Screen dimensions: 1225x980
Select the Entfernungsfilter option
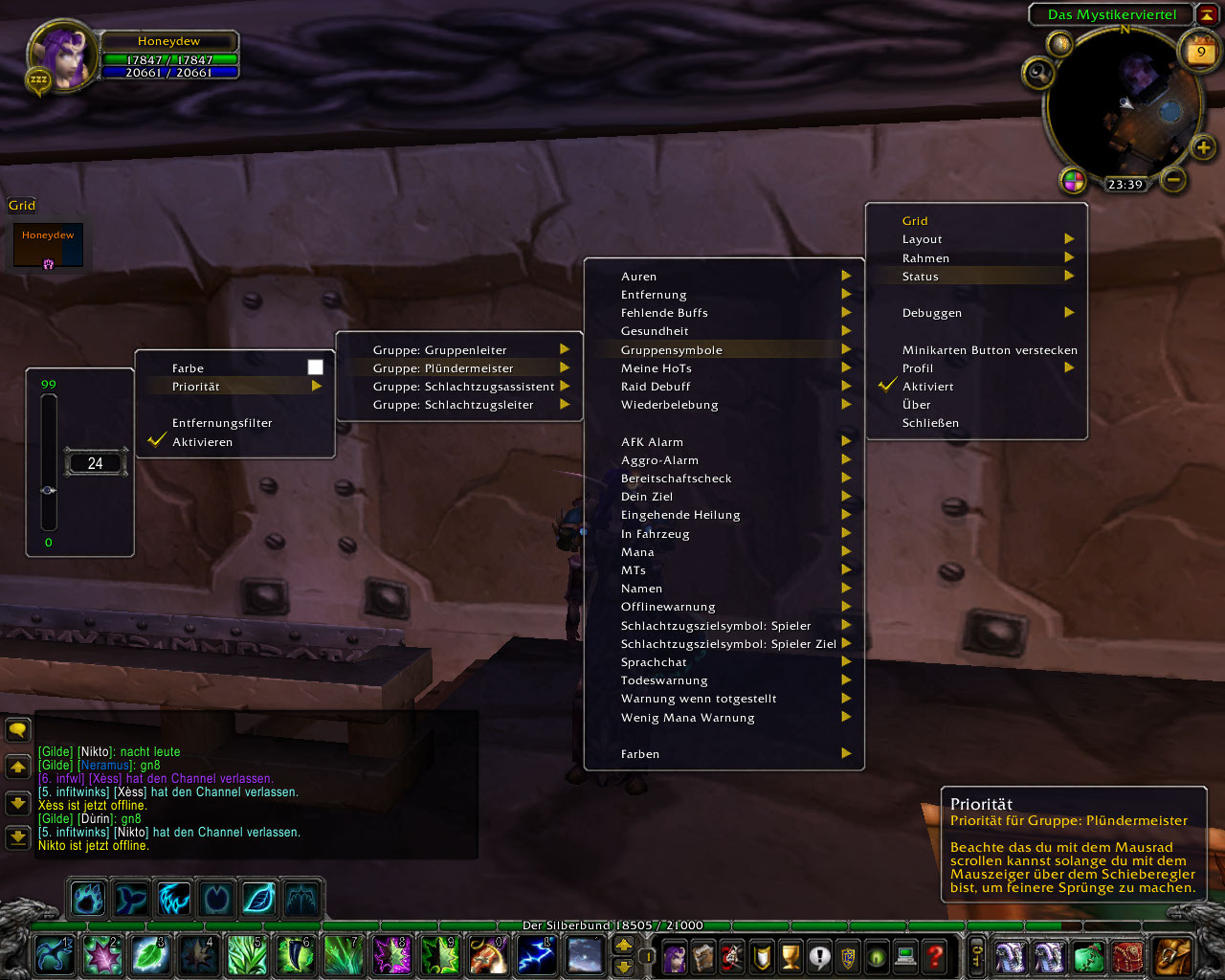point(222,423)
